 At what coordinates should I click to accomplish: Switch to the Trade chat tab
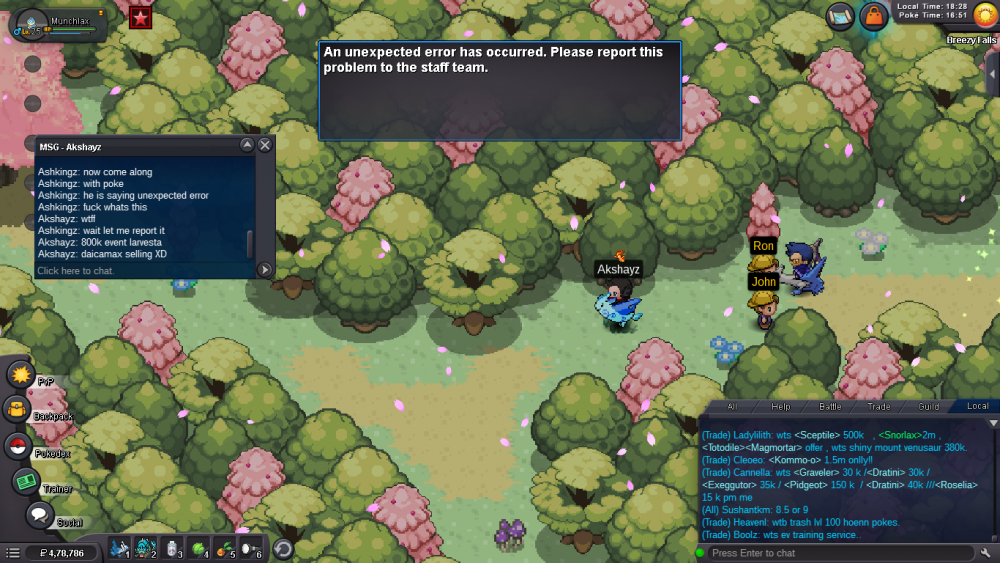coord(879,407)
